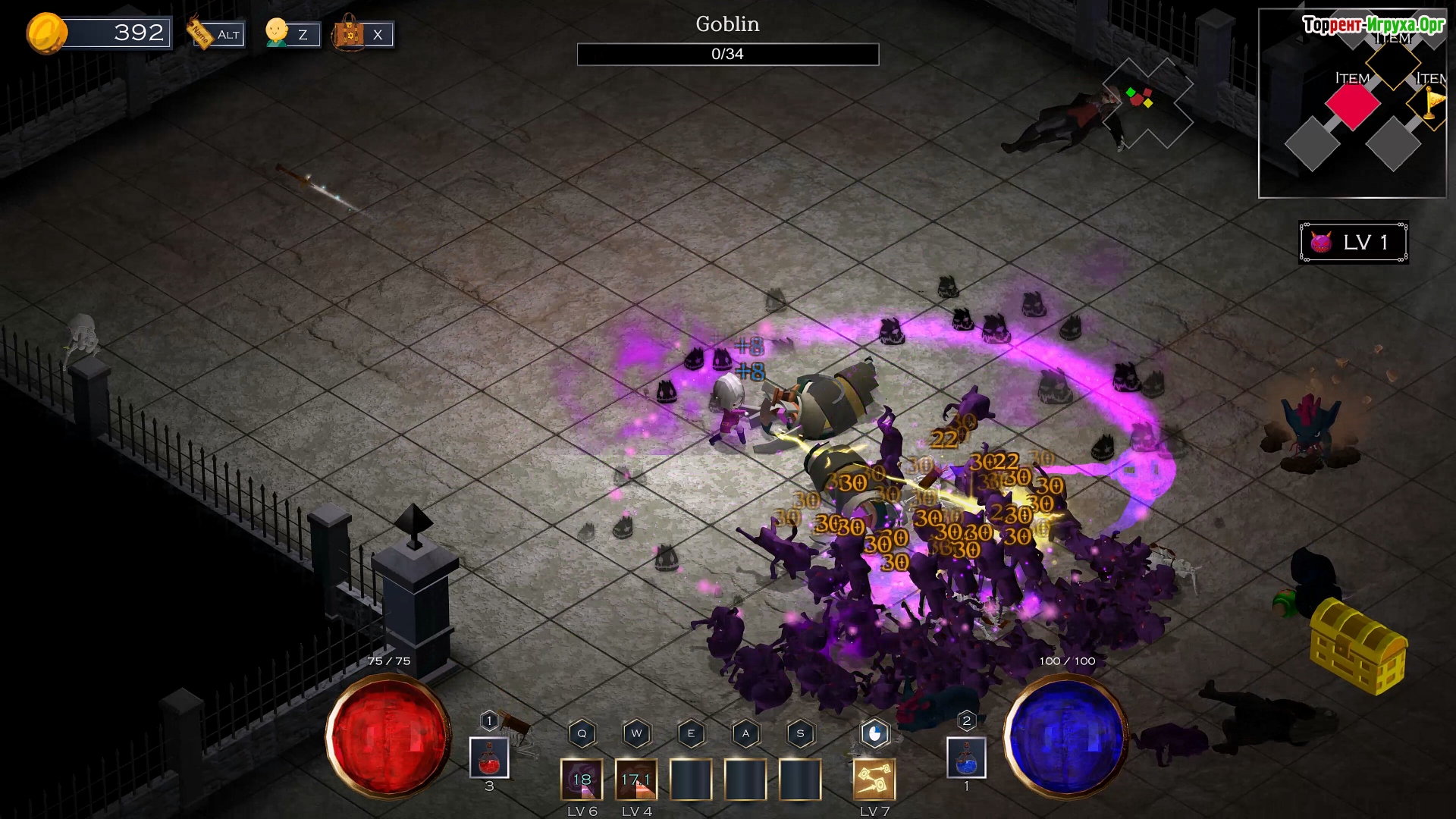Select the golden flag room on the minimap
1456x819 pixels.
pyautogui.click(x=1430, y=103)
